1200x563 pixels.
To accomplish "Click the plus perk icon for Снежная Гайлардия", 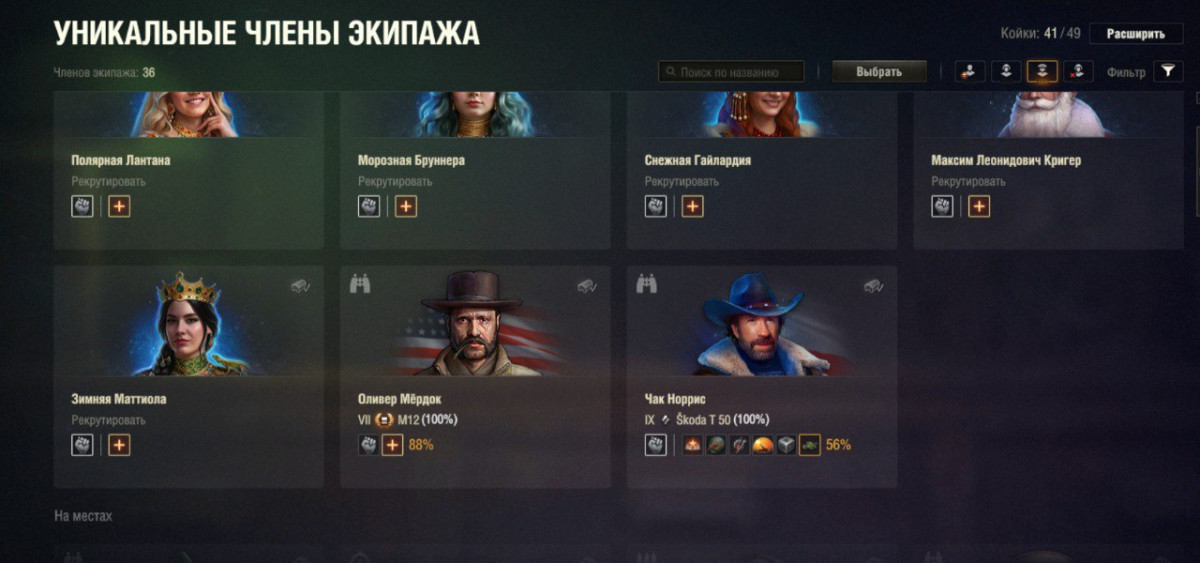I will pos(693,207).
